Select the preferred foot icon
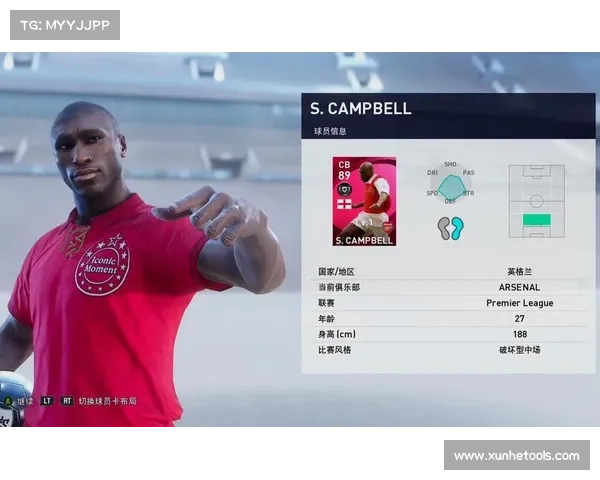Viewport: 600px width, 480px height. point(451,228)
